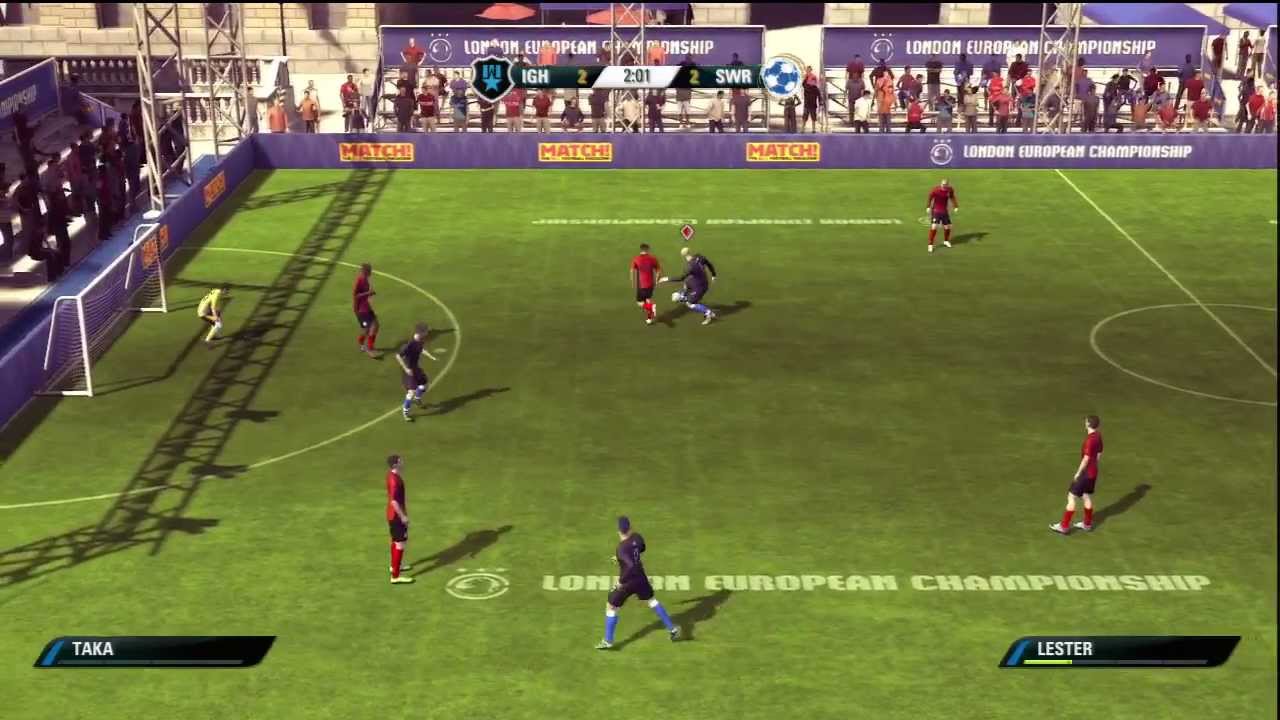Toggle the stripe marker on LESTER's nameplate
Image resolution: width=1280 pixels, height=720 pixels.
(x=1019, y=650)
